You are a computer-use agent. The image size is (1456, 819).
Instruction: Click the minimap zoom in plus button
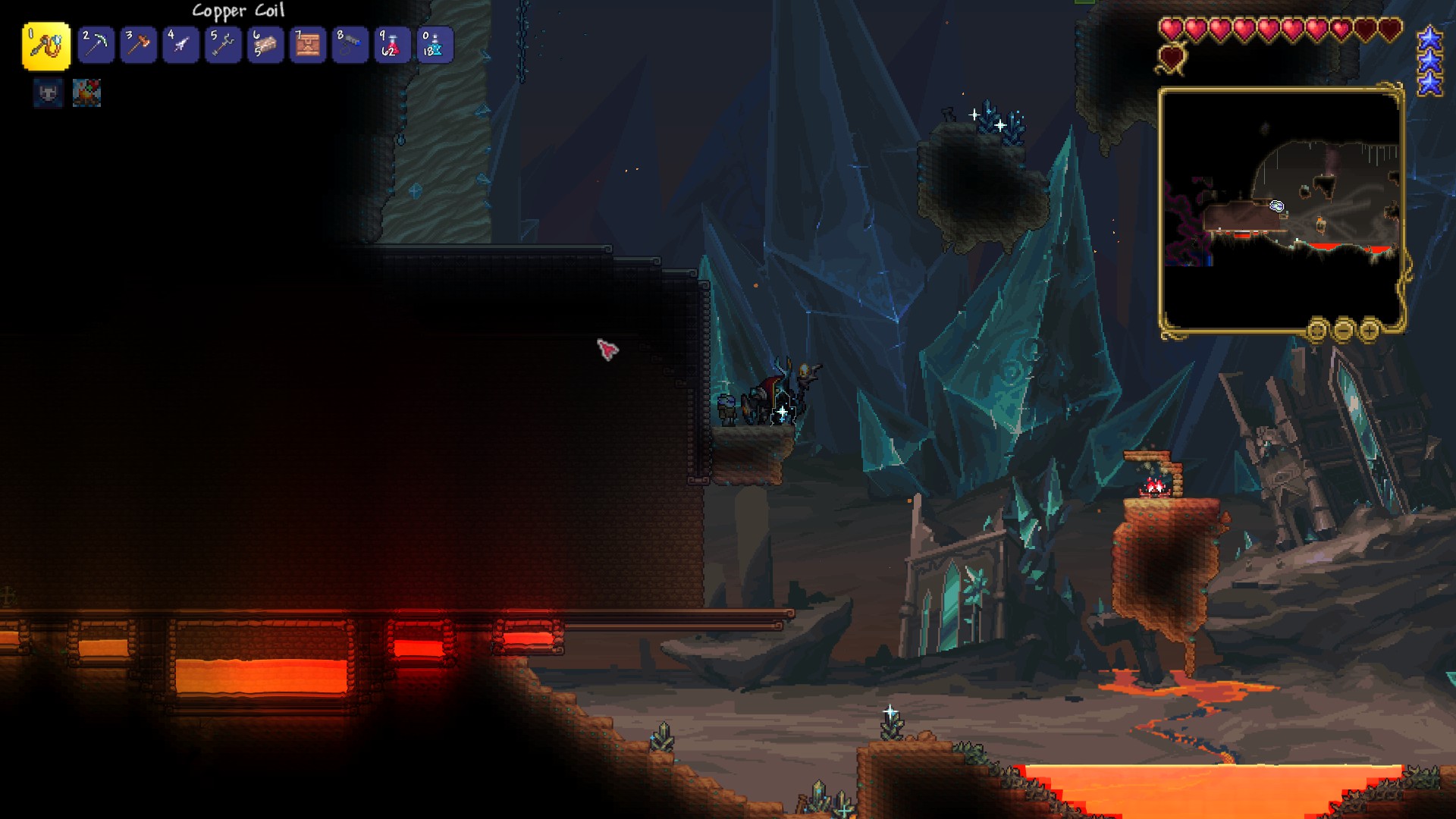coord(1369,331)
